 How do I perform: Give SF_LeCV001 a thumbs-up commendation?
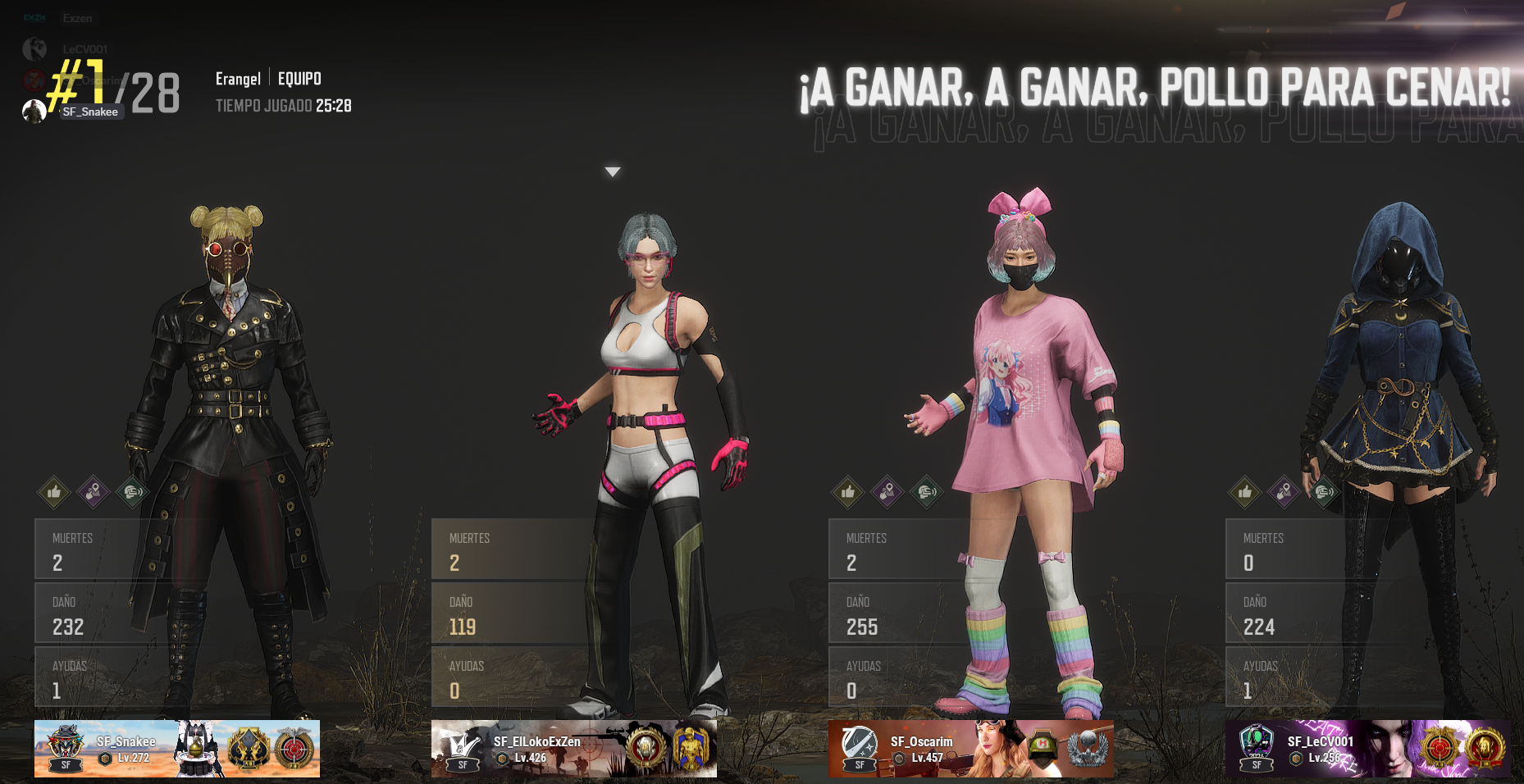pyautogui.click(x=1245, y=492)
